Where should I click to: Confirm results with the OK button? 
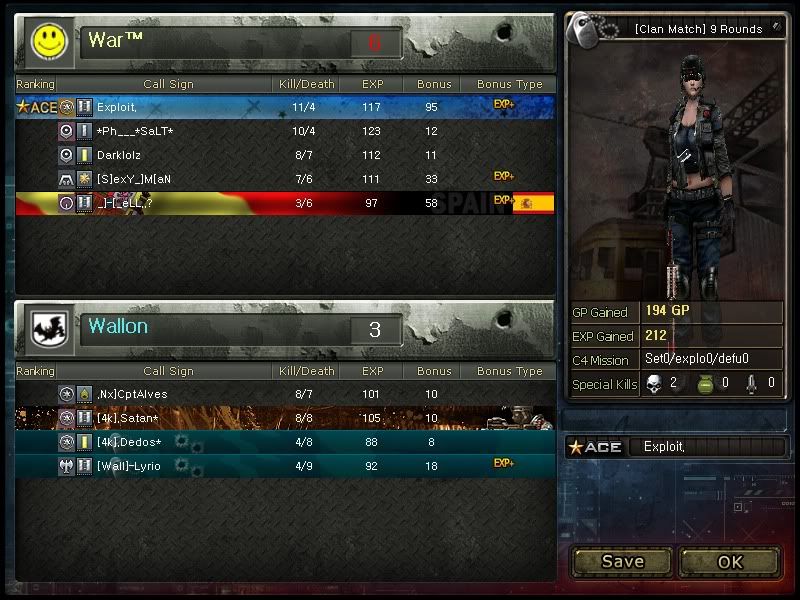[730, 561]
